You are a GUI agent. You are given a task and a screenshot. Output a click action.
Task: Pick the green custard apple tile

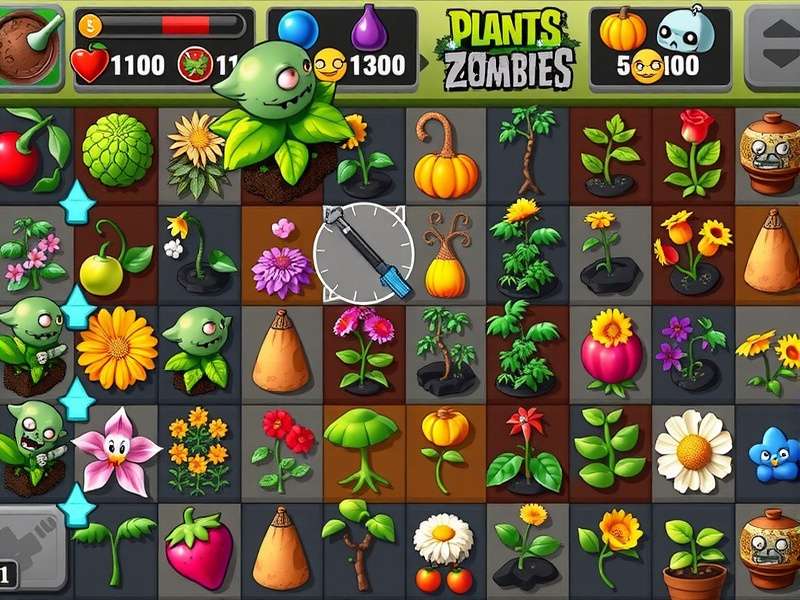coord(116,151)
